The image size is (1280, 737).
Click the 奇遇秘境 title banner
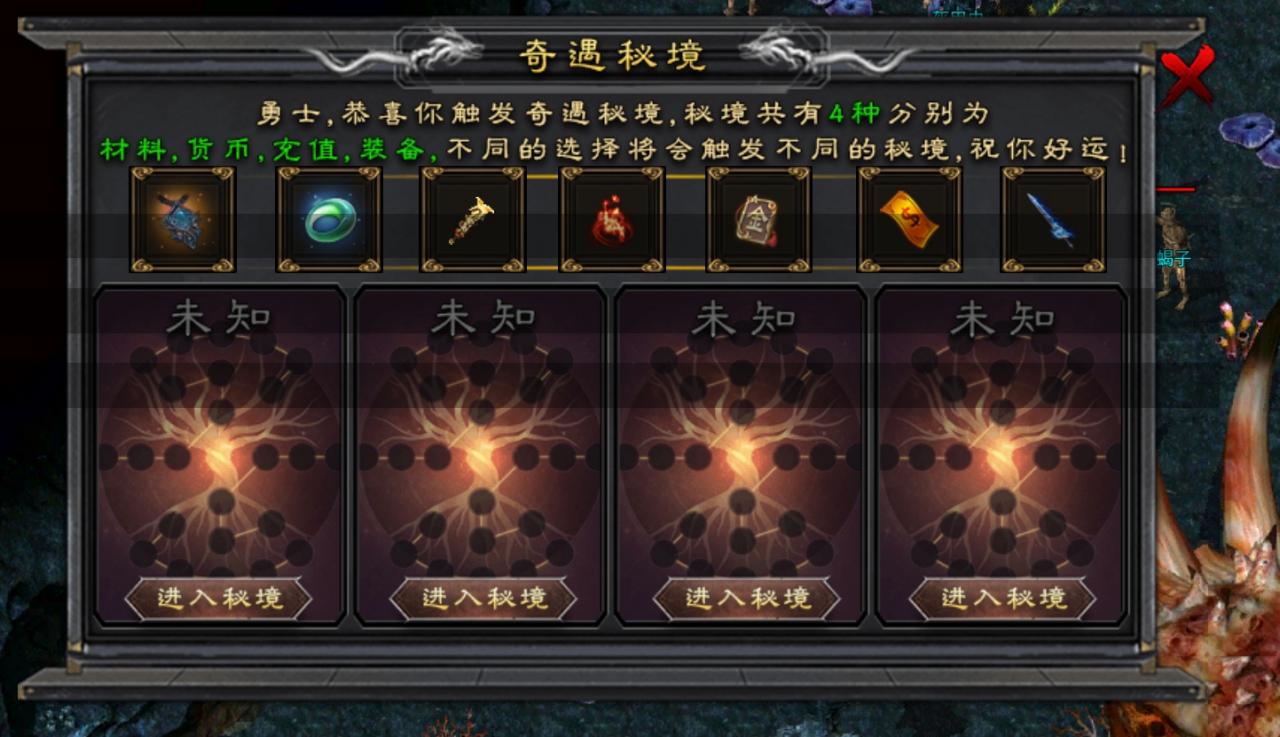[614, 57]
